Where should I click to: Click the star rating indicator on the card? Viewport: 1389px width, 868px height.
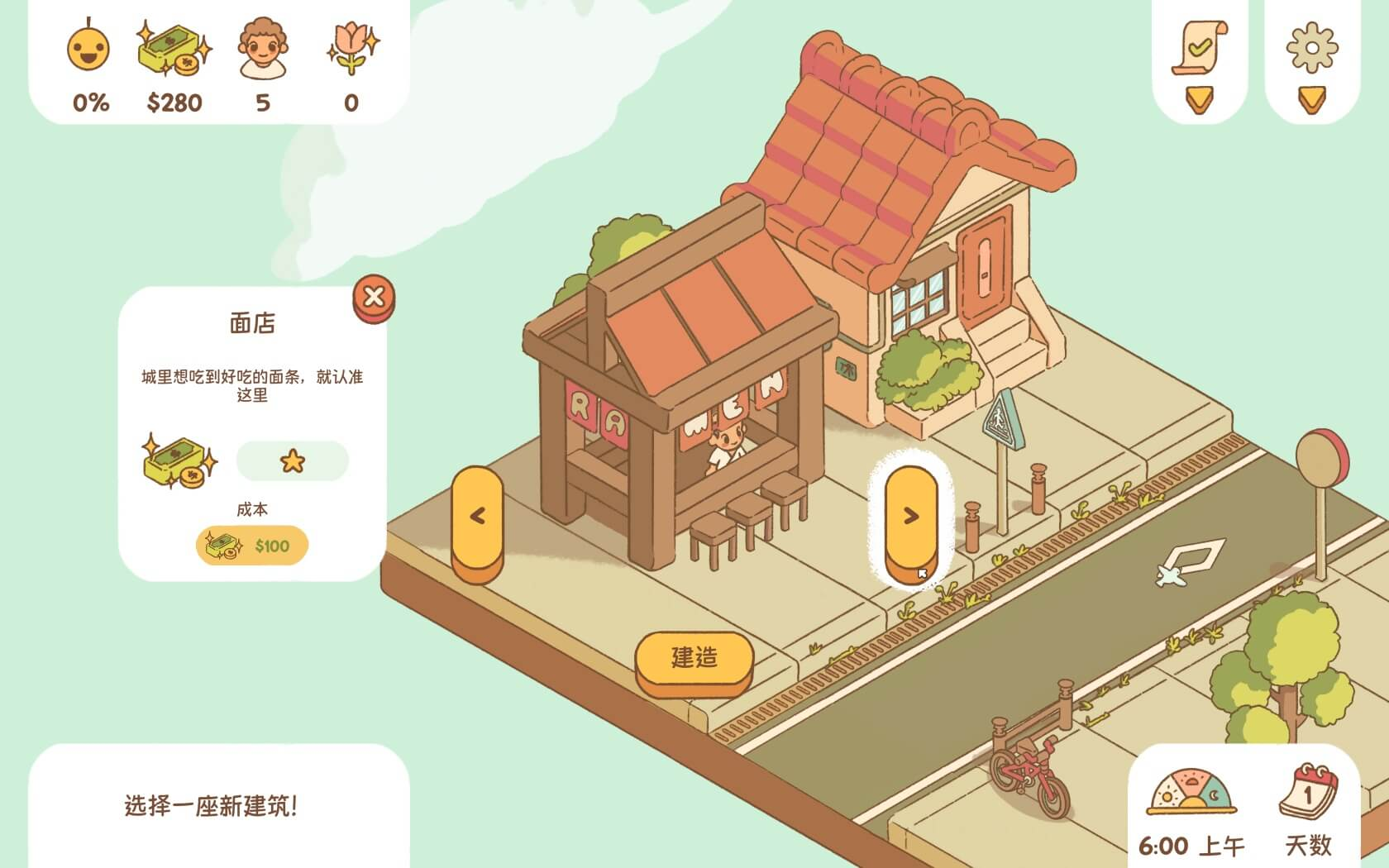tap(291, 461)
